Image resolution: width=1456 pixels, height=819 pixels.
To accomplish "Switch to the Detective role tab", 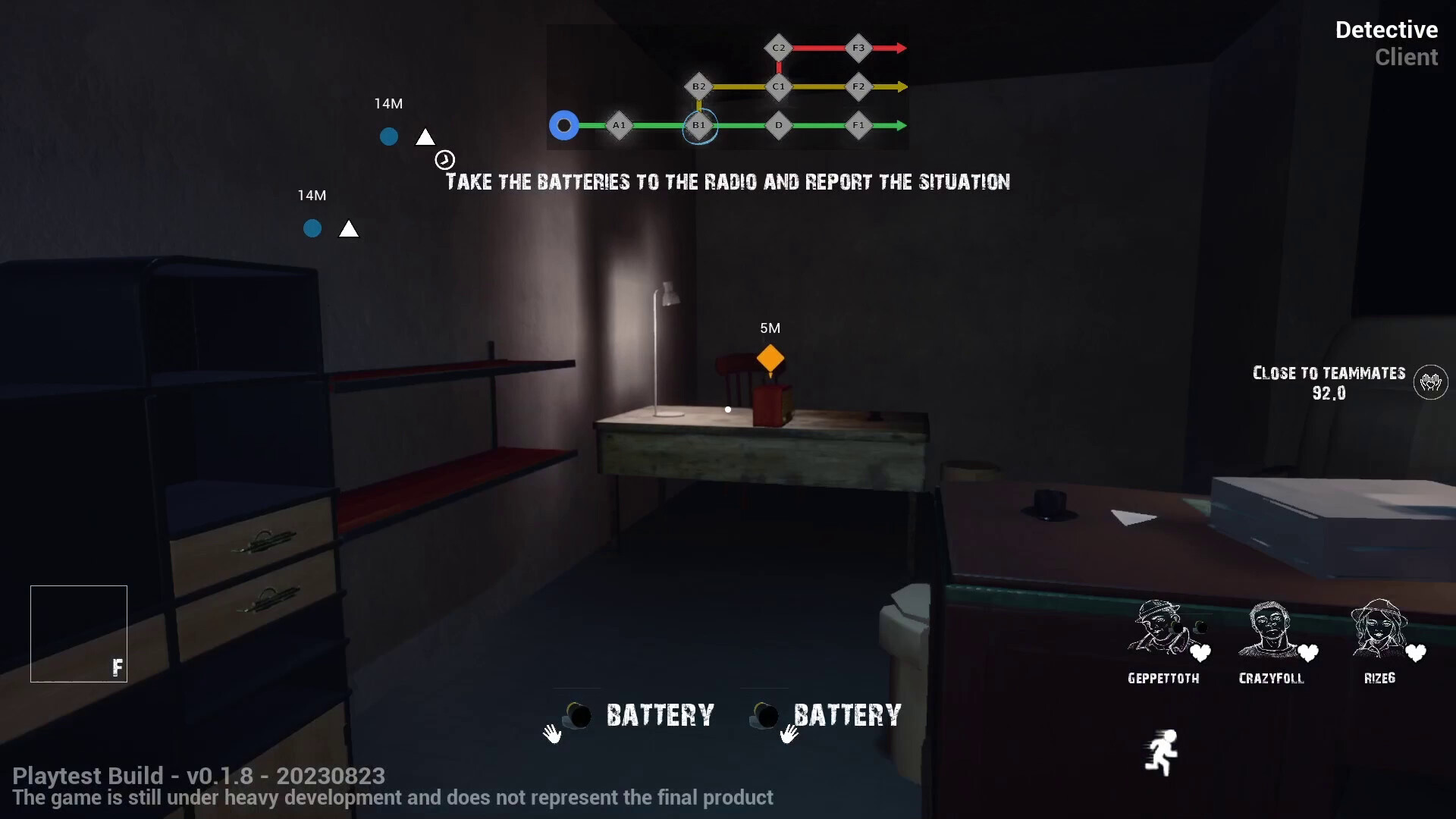I will (x=1386, y=30).
